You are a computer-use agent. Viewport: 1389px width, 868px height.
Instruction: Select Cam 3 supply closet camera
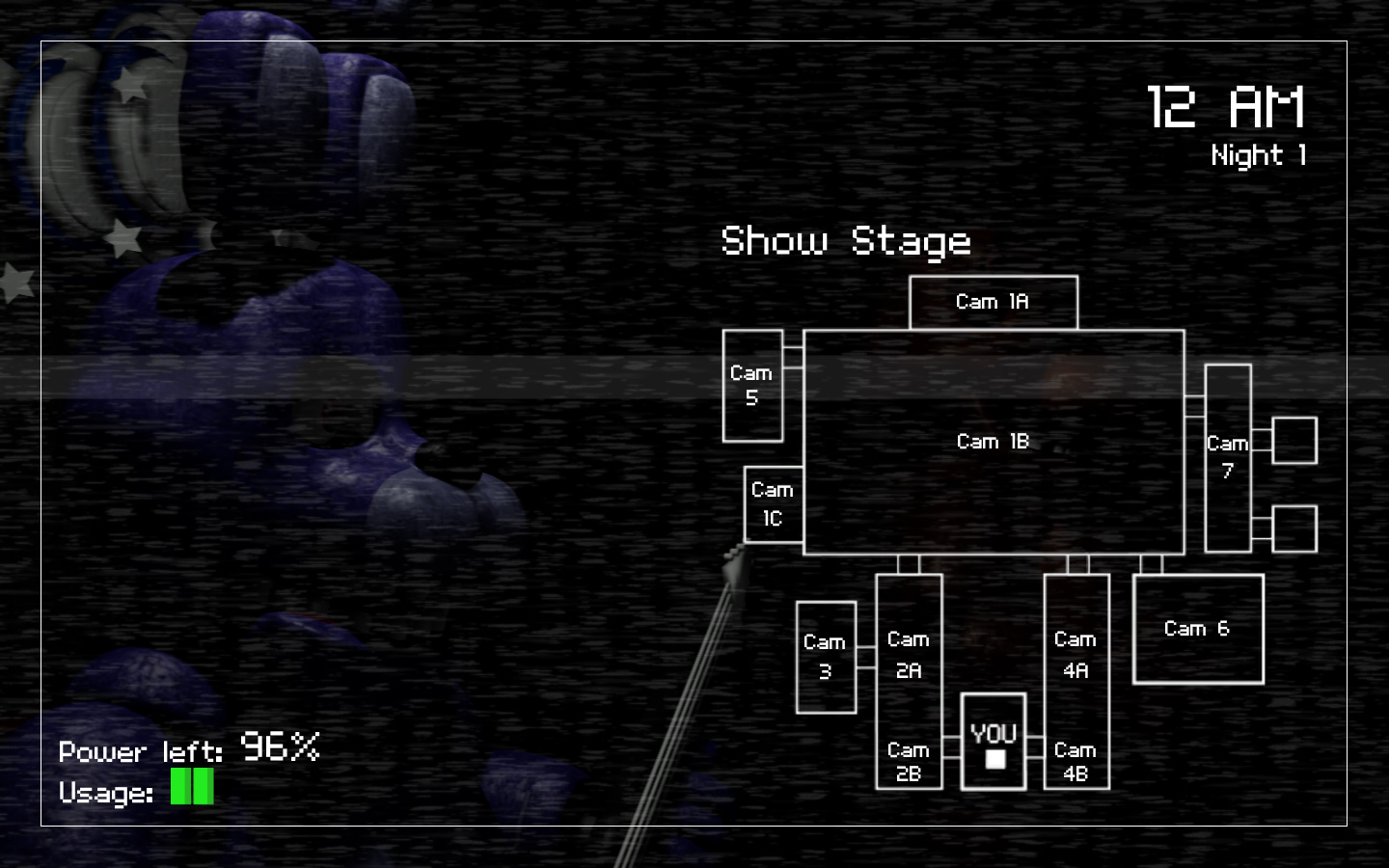(825, 657)
